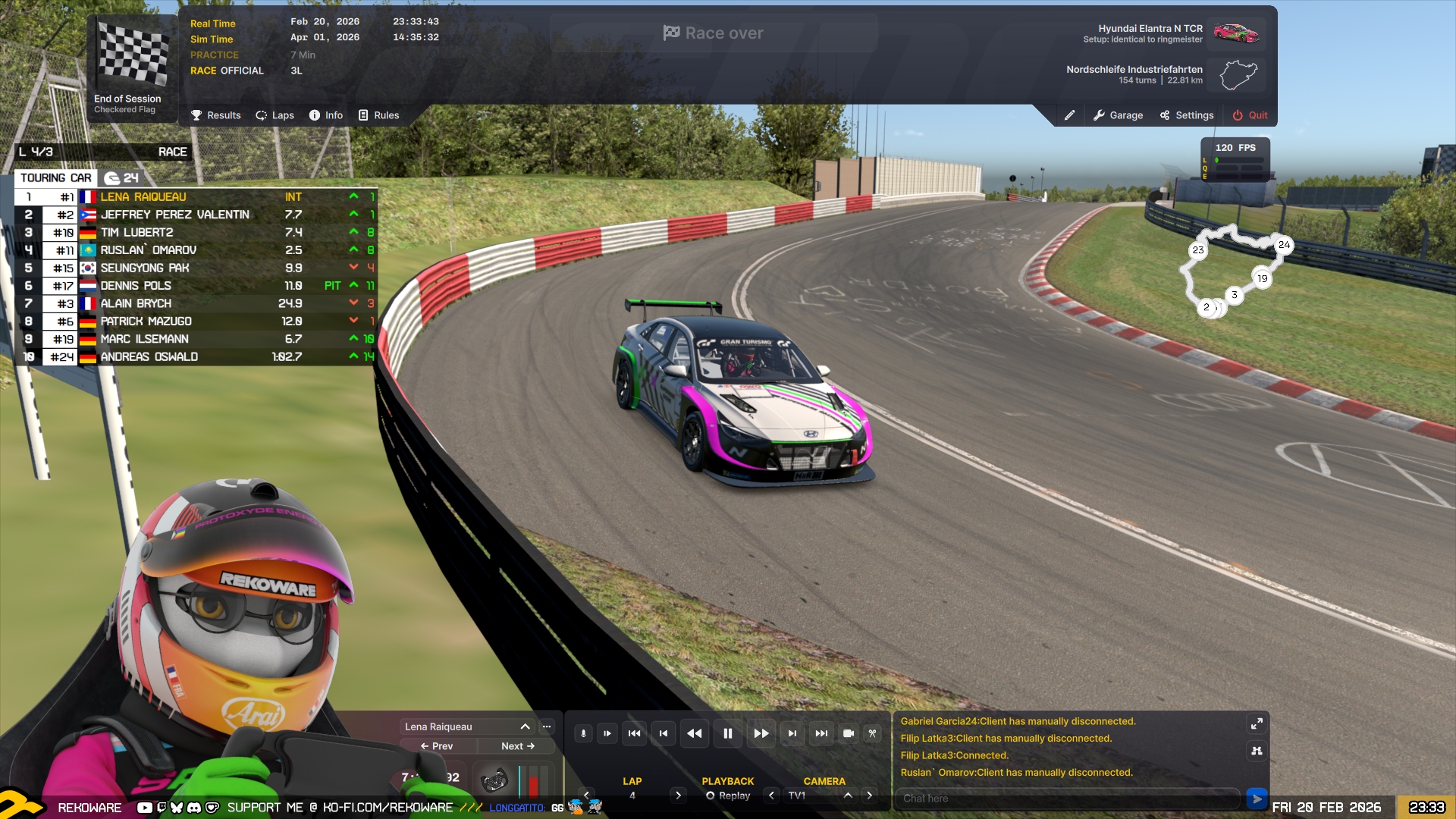Open the Info tab
The width and height of the screenshot is (1456, 819).
(326, 115)
